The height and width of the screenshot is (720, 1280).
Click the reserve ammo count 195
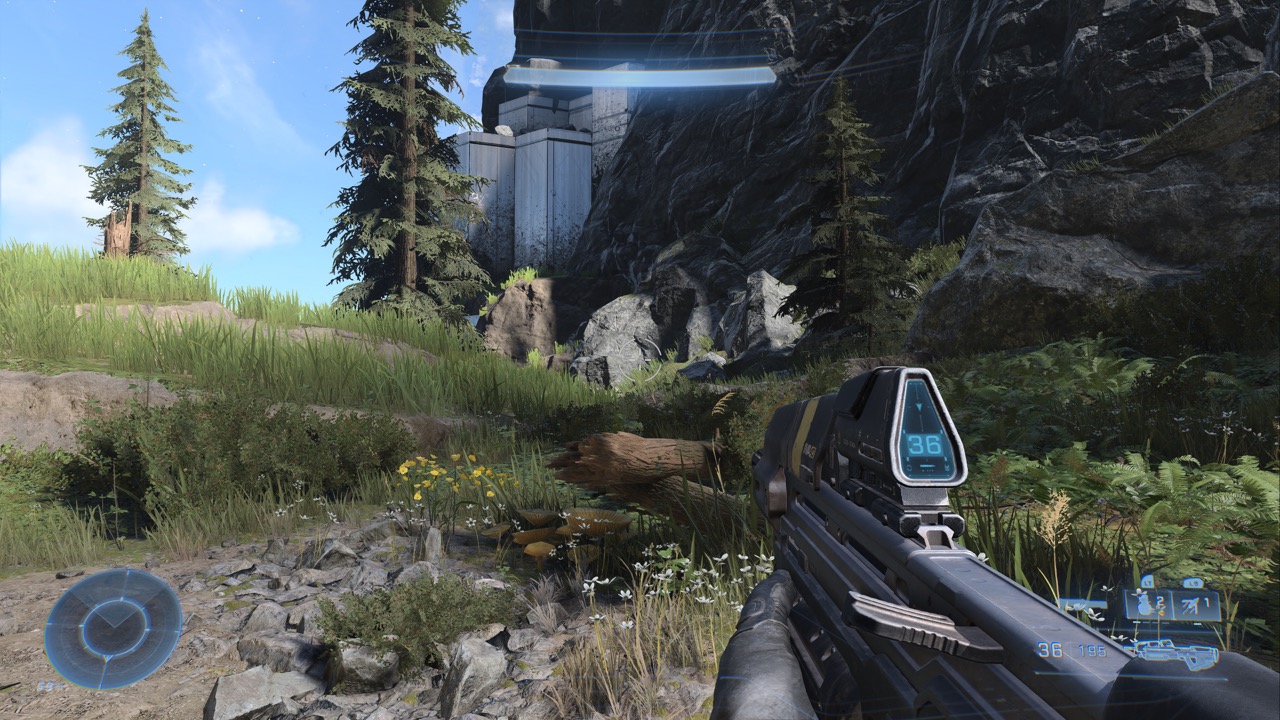(1090, 650)
